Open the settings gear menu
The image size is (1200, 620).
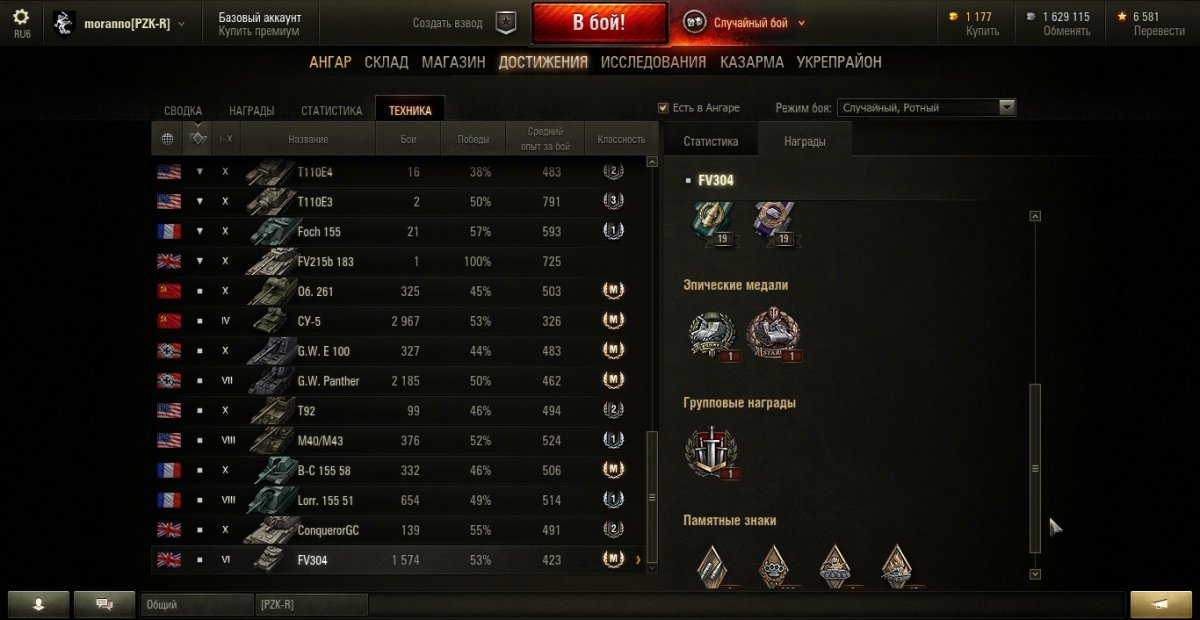point(21,17)
